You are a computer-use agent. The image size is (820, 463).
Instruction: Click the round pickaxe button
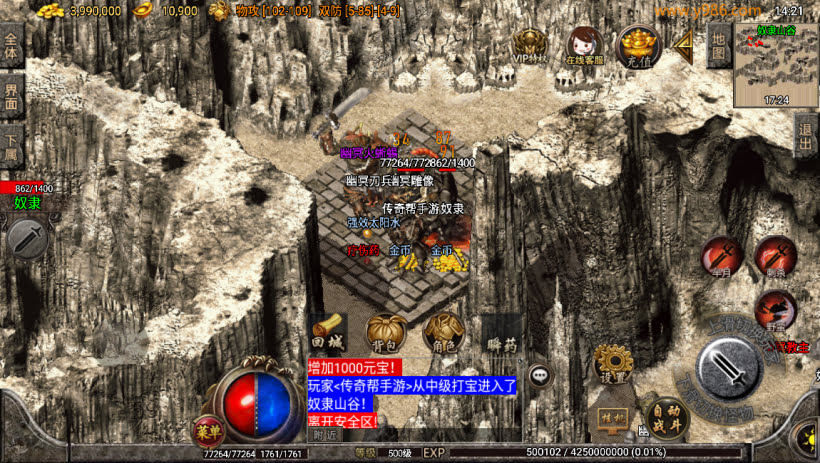[x=27, y=239]
